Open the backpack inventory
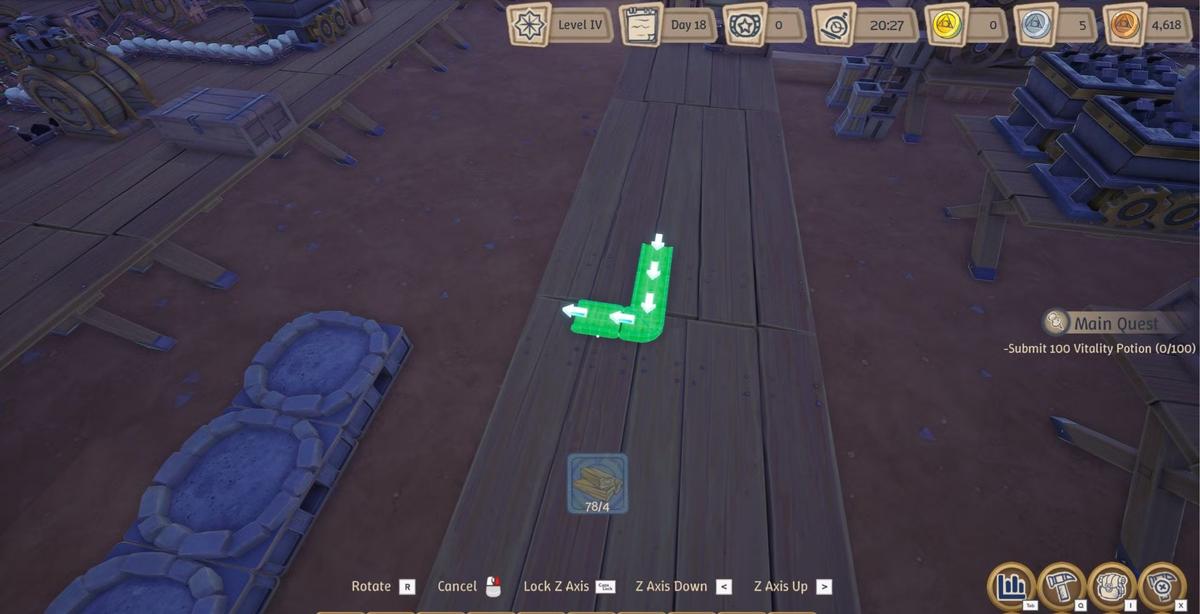1200x614 pixels. [x=1111, y=585]
